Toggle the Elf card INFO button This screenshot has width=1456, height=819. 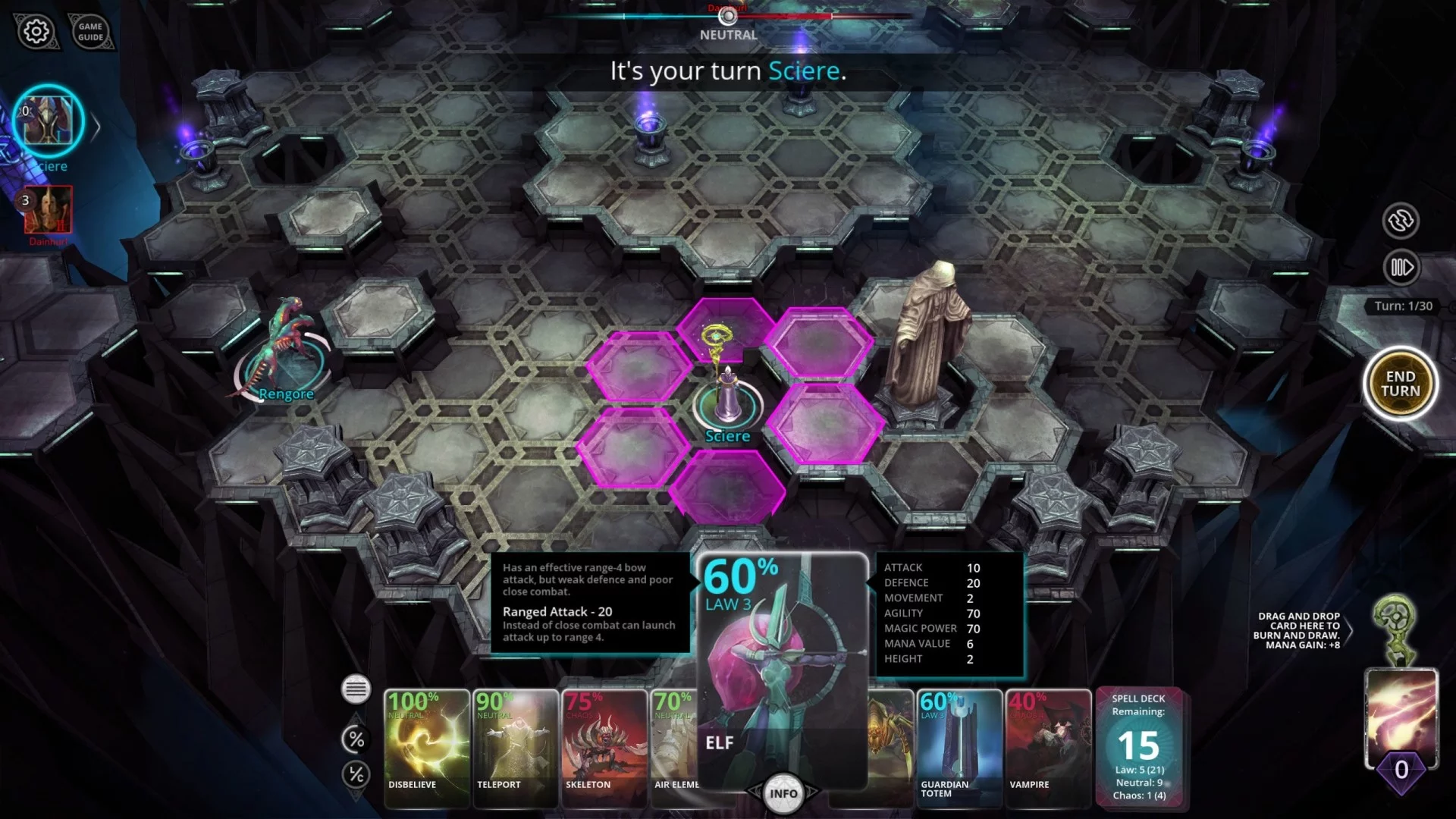[x=783, y=794]
